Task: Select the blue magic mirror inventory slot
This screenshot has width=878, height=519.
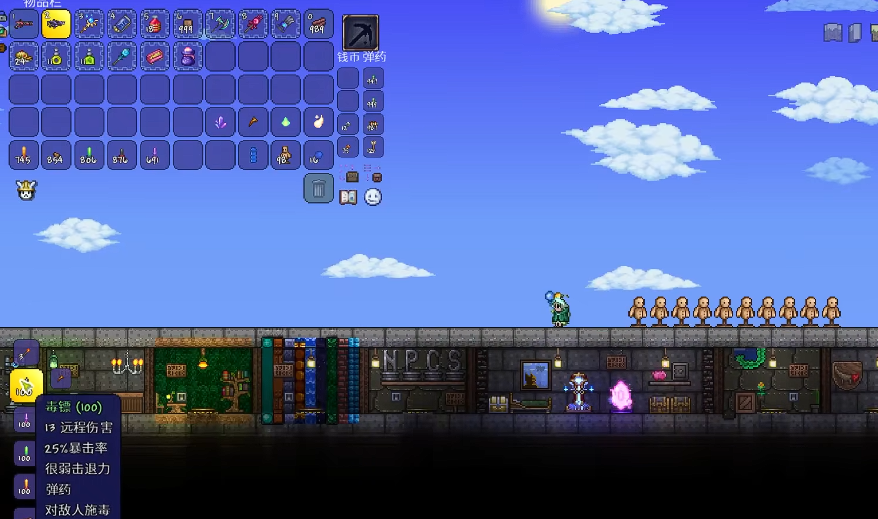Action: (122, 56)
